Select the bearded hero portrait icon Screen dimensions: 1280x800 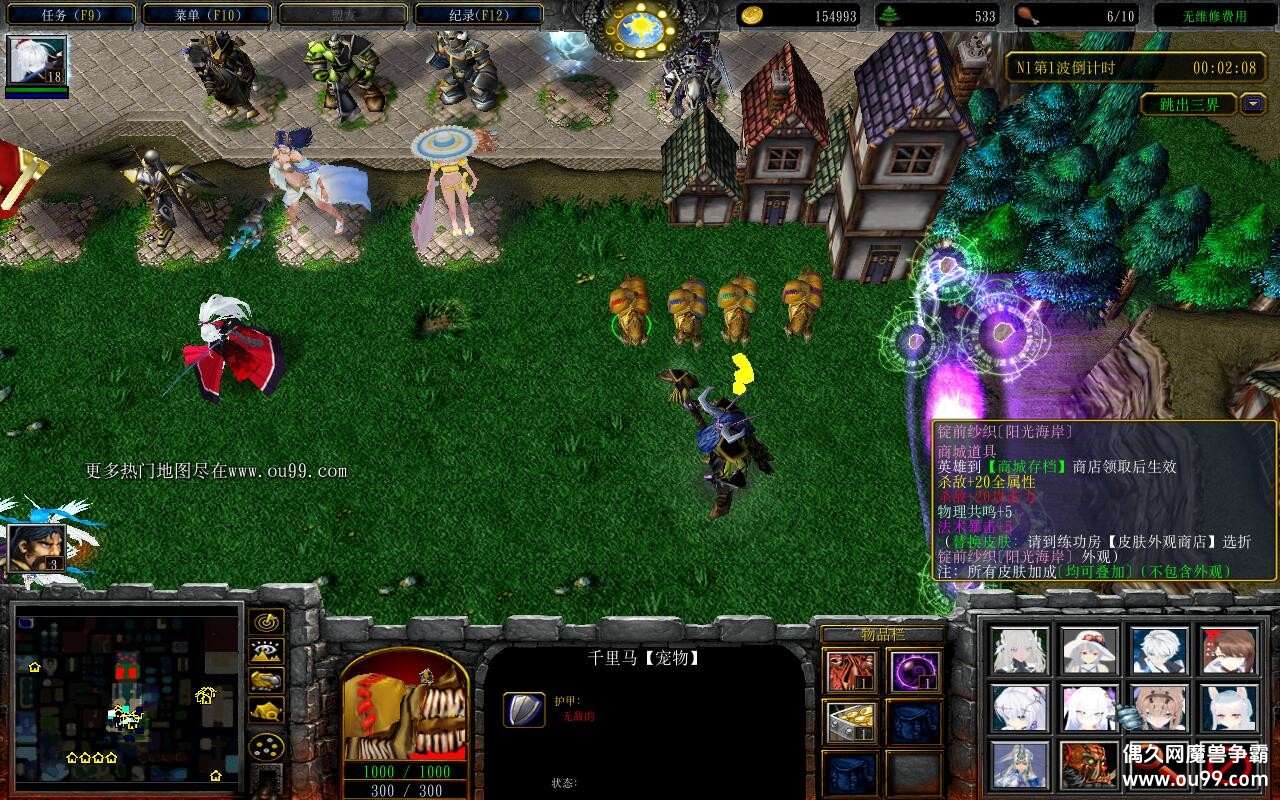click(x=37, y=548)
